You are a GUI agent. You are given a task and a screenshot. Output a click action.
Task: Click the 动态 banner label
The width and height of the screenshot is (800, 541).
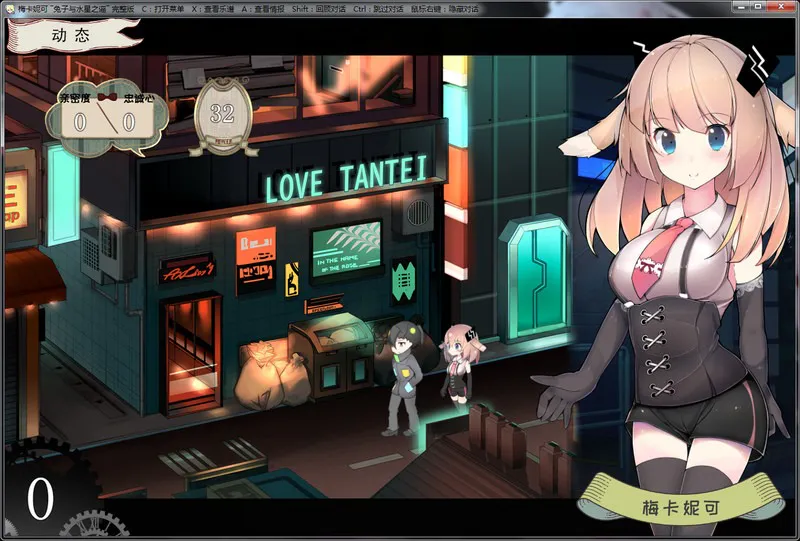(x=70, y=33)
